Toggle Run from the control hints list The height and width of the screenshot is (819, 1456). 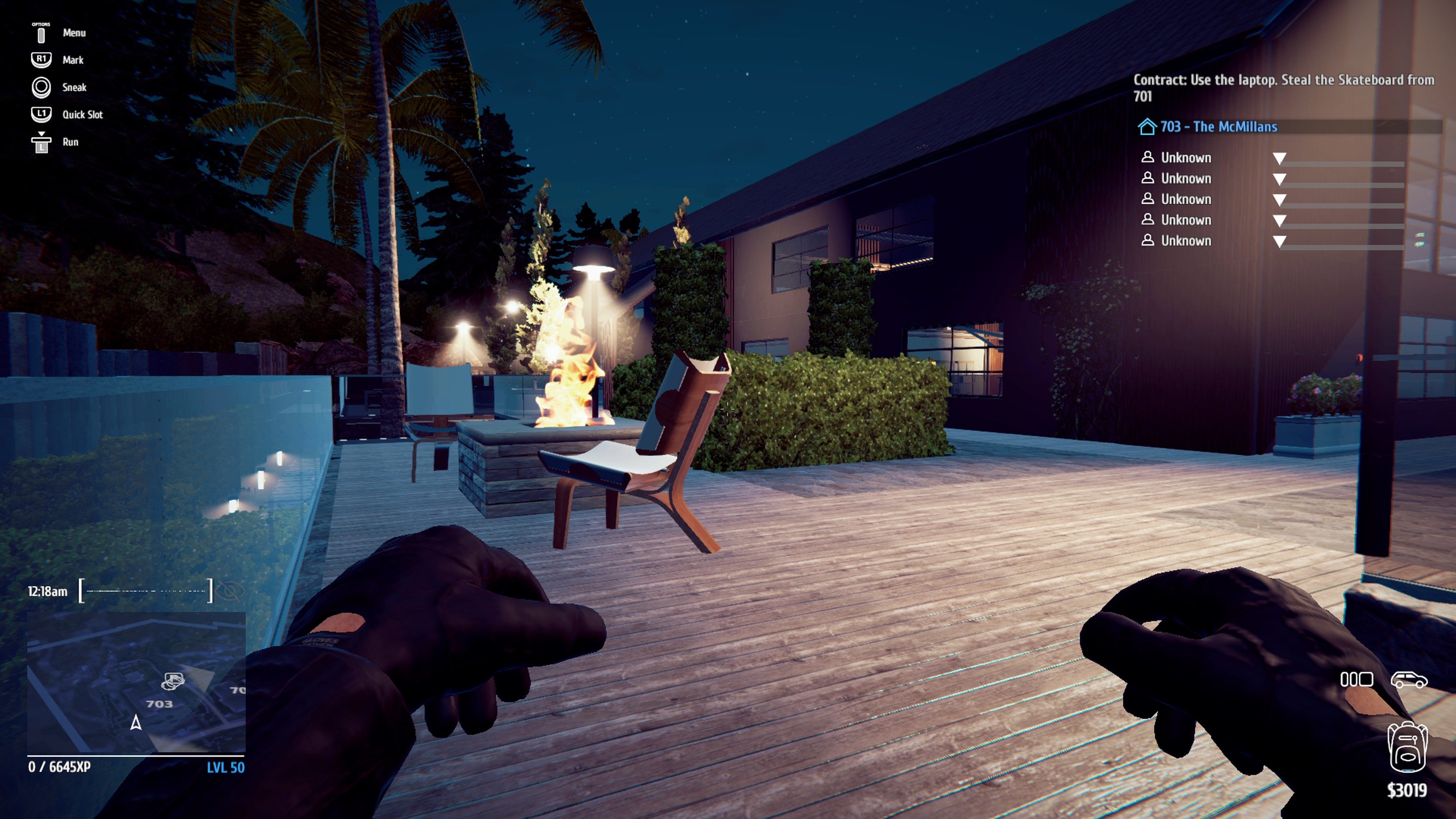click(x=70, y=141)
